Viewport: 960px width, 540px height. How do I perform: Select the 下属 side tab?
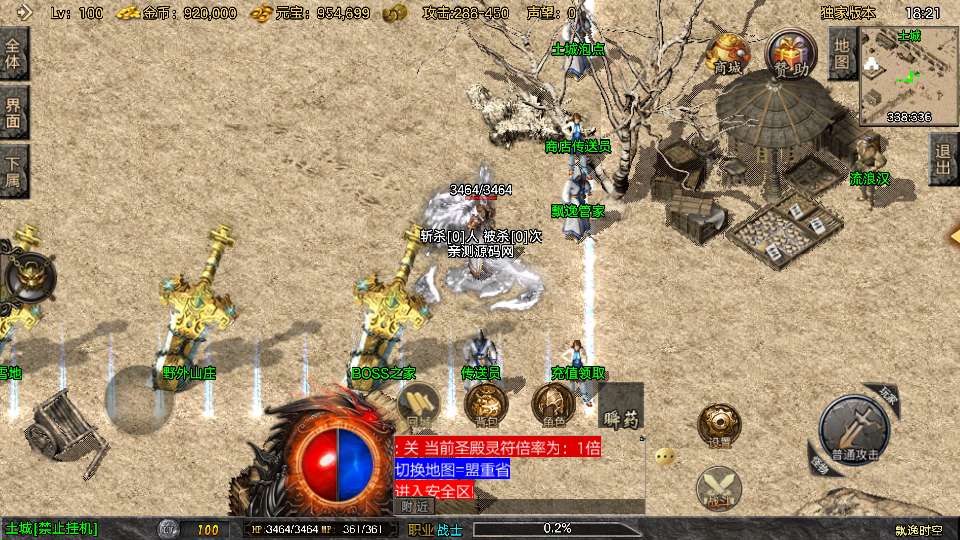point(14,172)
